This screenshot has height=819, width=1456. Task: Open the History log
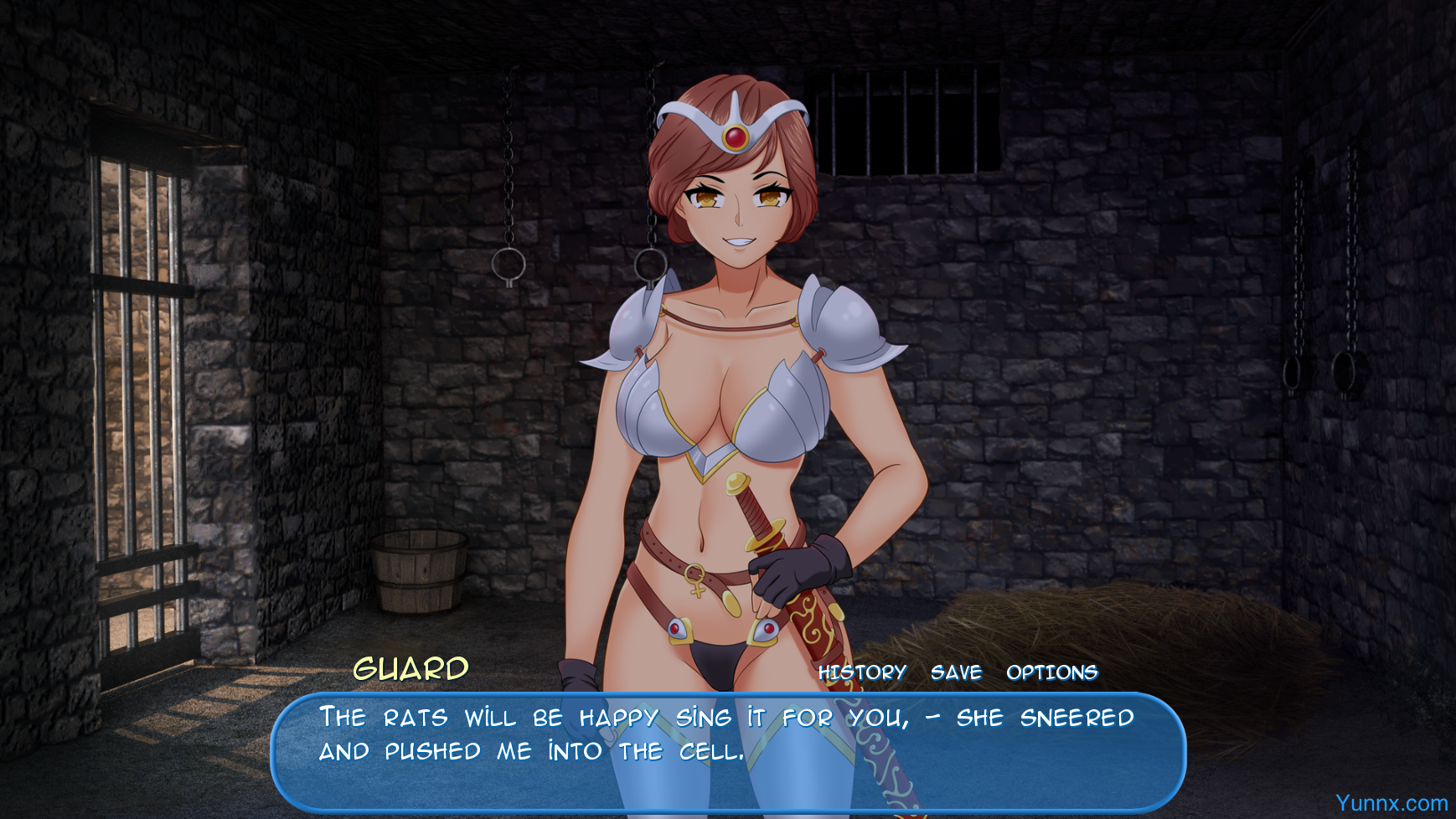pyautogui.click(x=862, y=672)
